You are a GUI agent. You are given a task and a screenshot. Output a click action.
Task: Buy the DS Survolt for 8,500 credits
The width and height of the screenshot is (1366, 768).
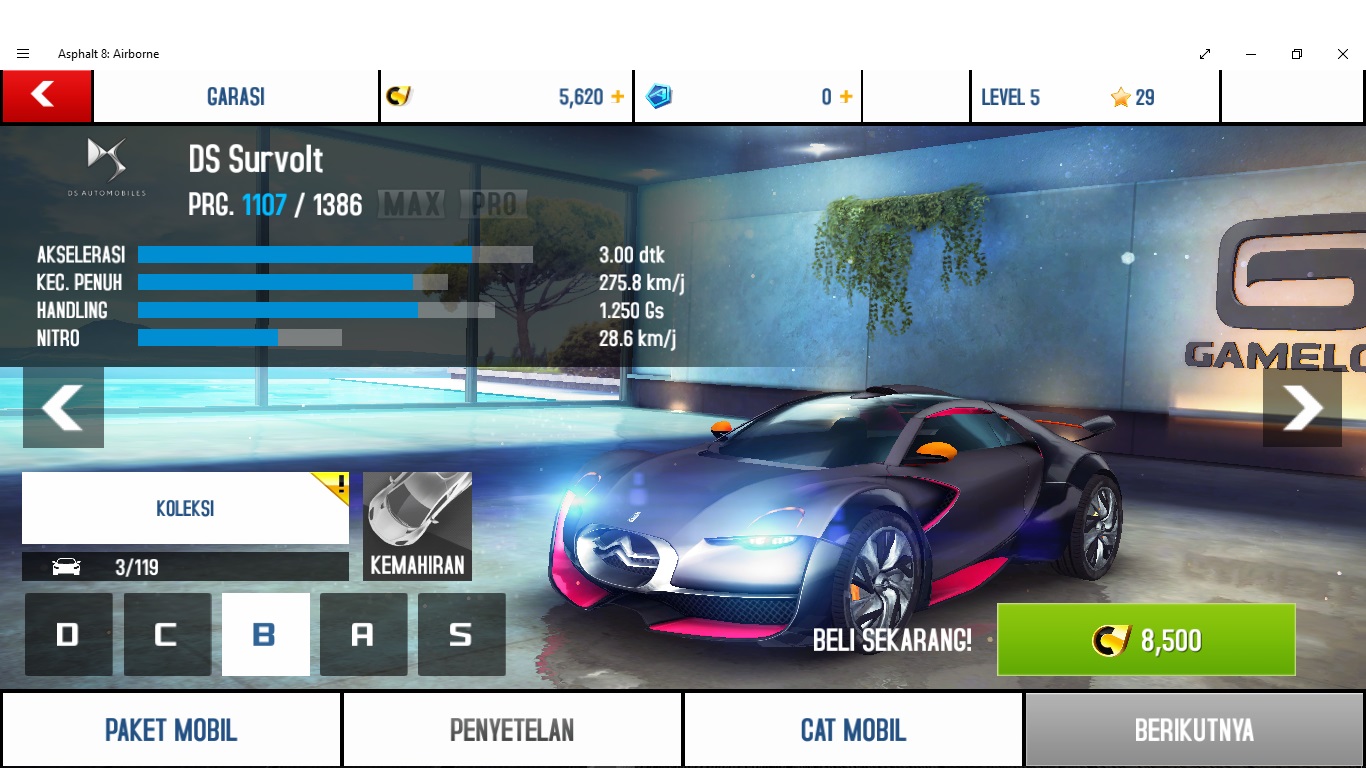pos(1145,640)
